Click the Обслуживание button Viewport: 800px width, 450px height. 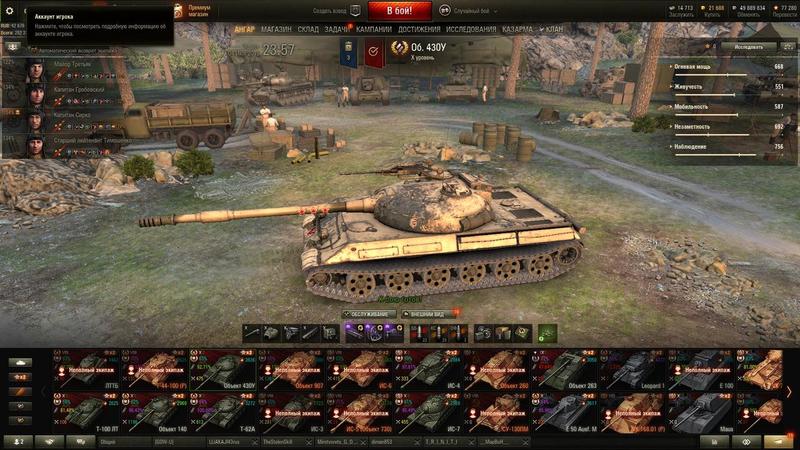pos(371,313)
